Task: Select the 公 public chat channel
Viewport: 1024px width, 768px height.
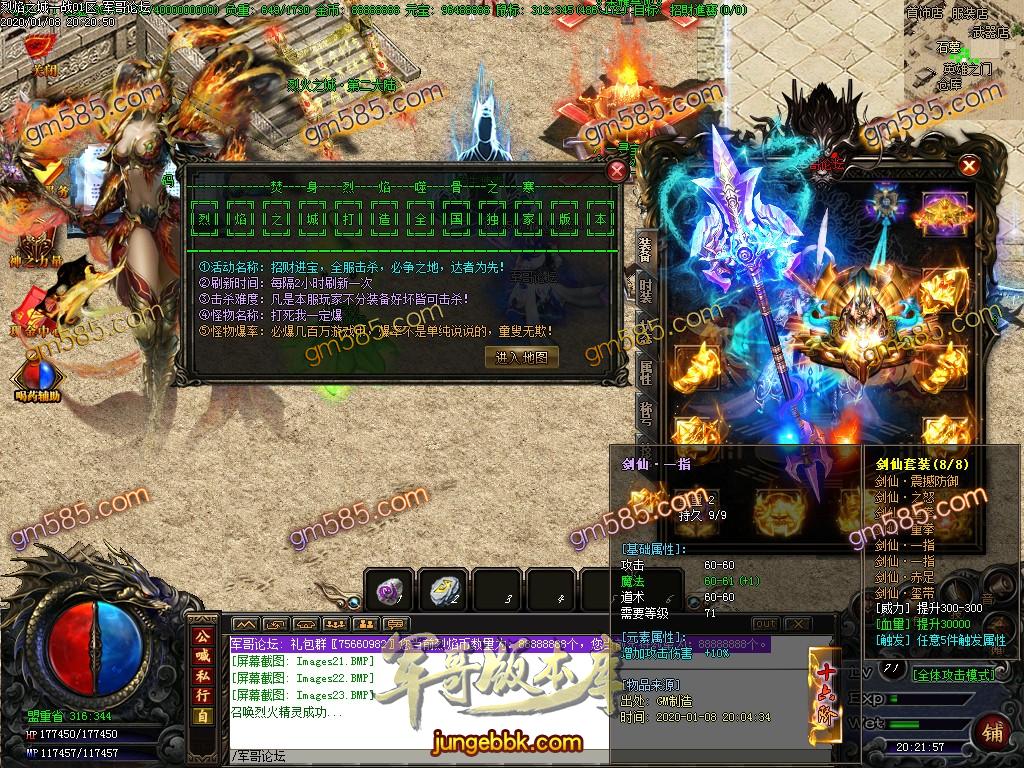Action: coord(203,636)
